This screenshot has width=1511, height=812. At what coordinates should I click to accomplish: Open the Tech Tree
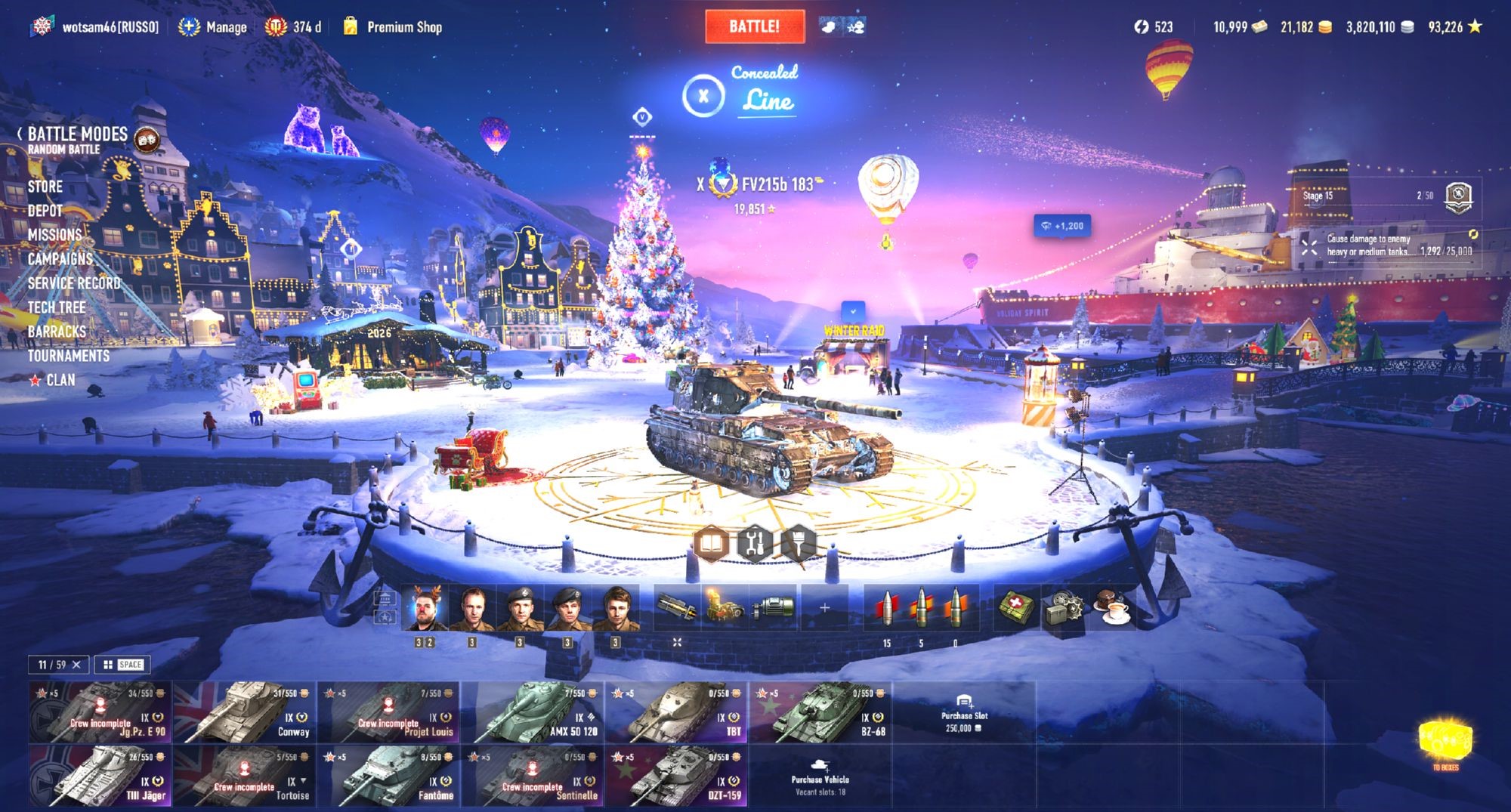click(x=57, y=307)
